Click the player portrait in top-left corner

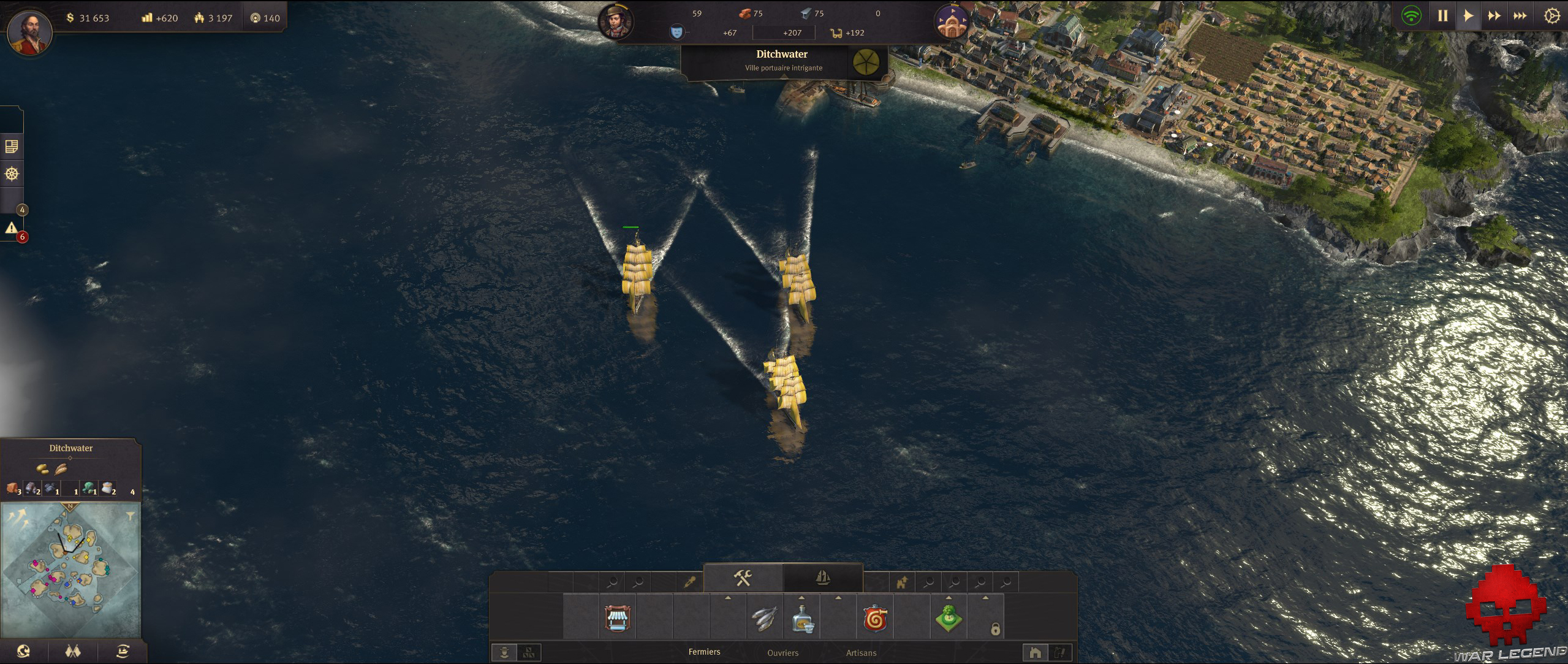click(29, 29)
